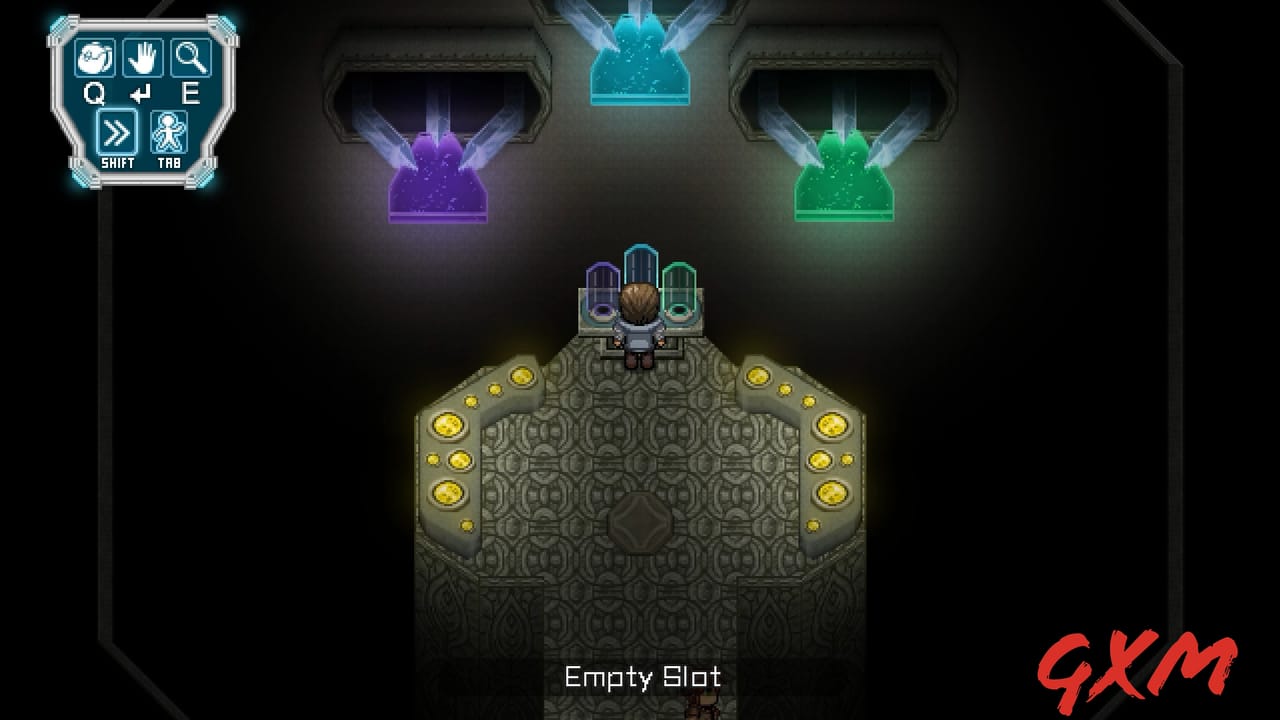Click the E key label on the hint panel
The width and height of the screenshot is (1280, 720).
click(191, 94)
